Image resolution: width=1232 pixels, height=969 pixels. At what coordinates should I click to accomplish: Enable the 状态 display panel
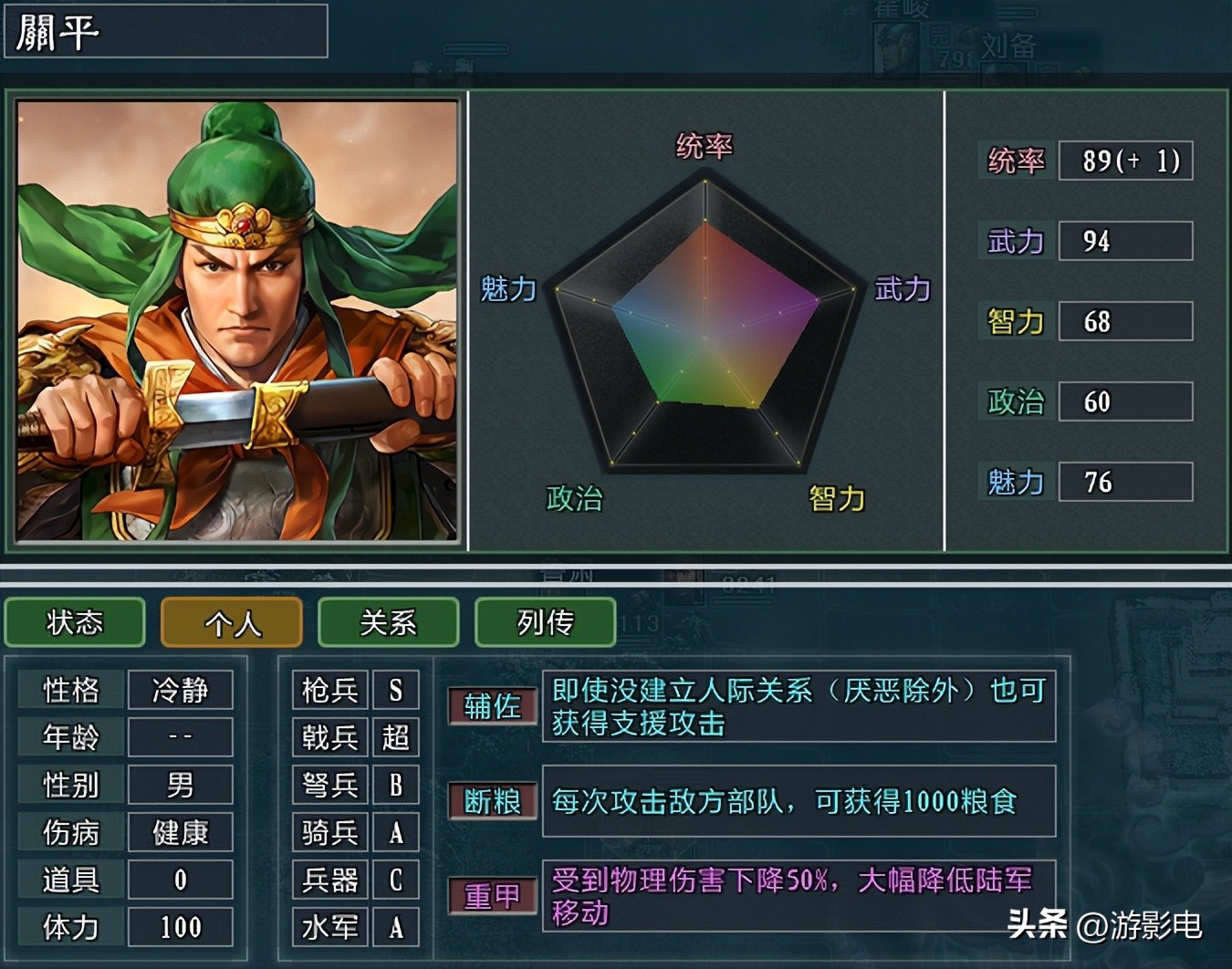pos(74,622)
